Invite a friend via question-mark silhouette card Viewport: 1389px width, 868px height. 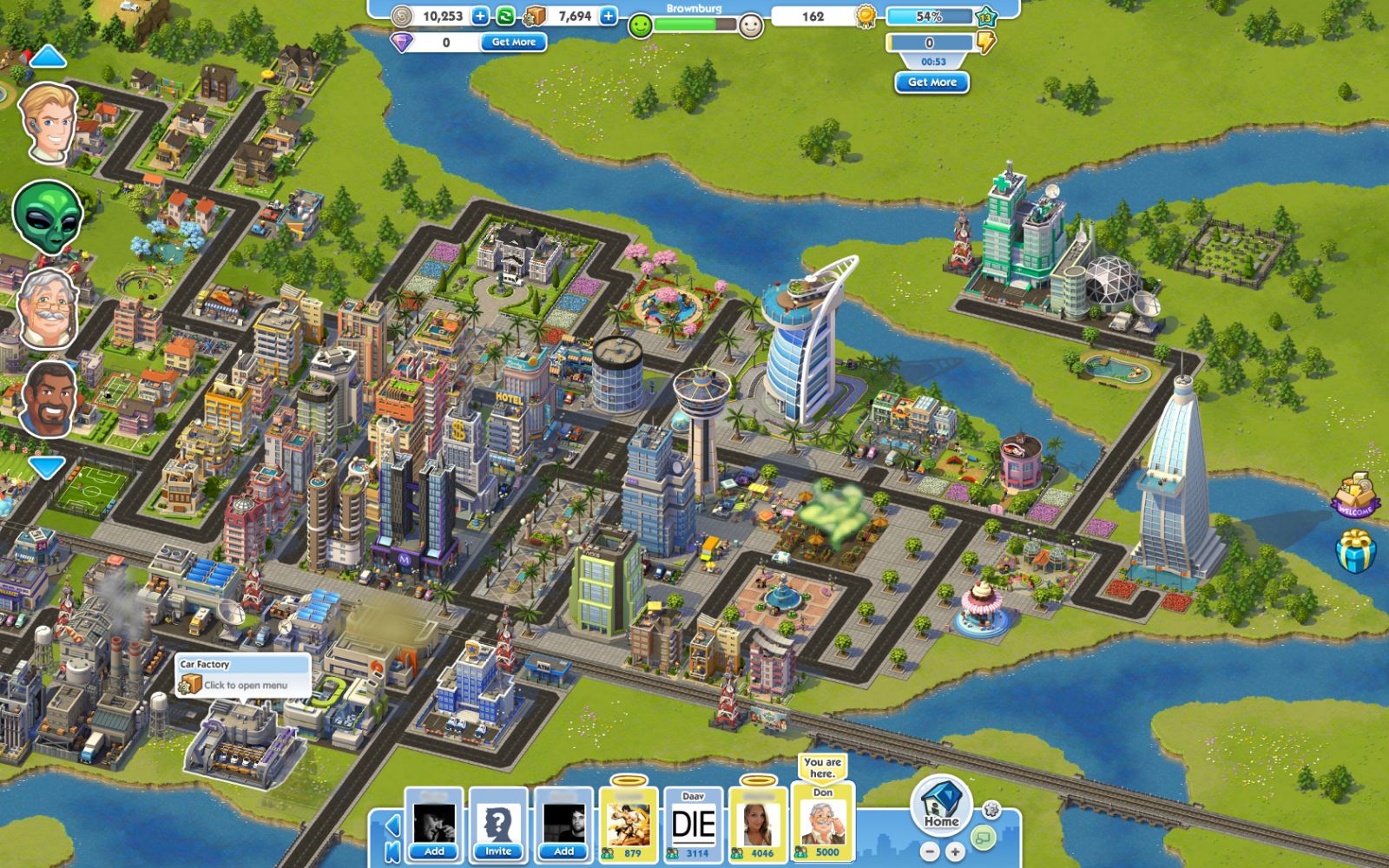tap(498, 825)
